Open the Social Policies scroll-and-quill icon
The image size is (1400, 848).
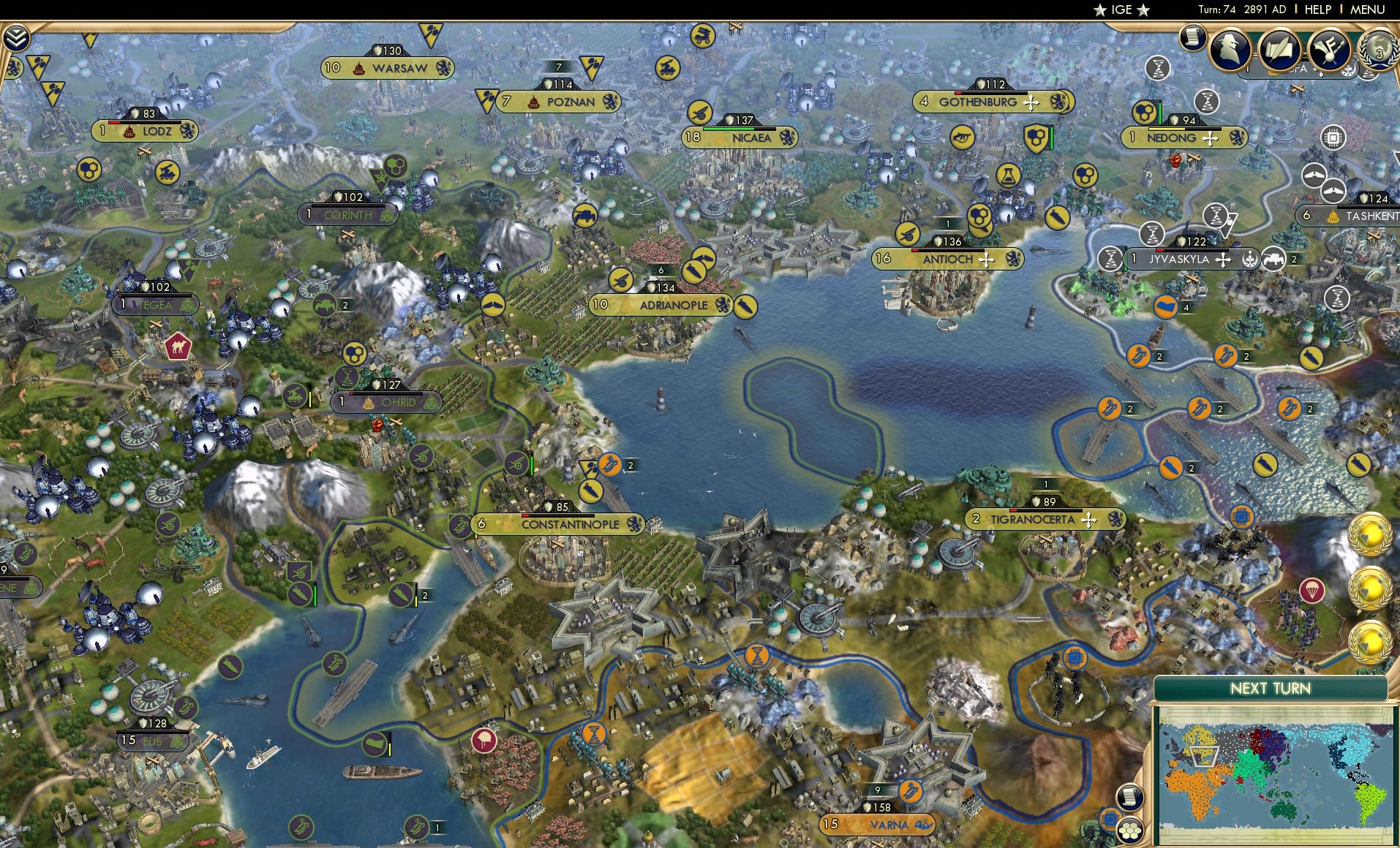coord(1280,50)
